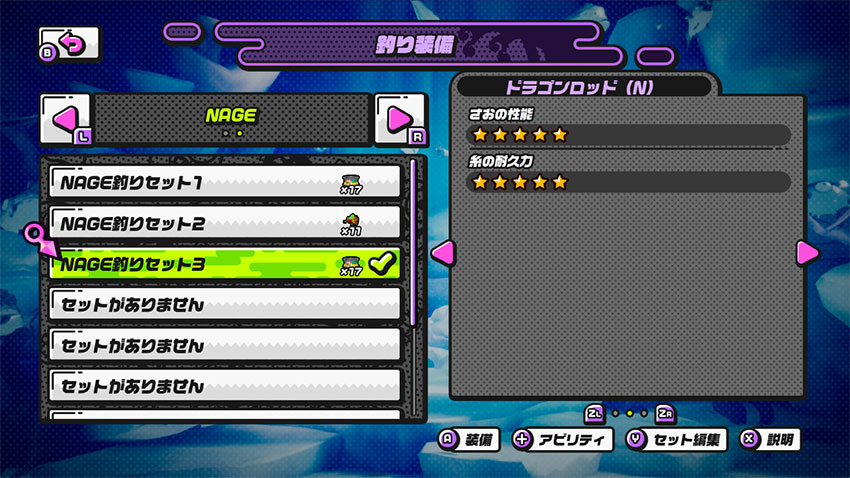Click the purple scrollbar of the set list
This screenshot has height=478, width=850.
pyautogui.click(x=412, y=240)
